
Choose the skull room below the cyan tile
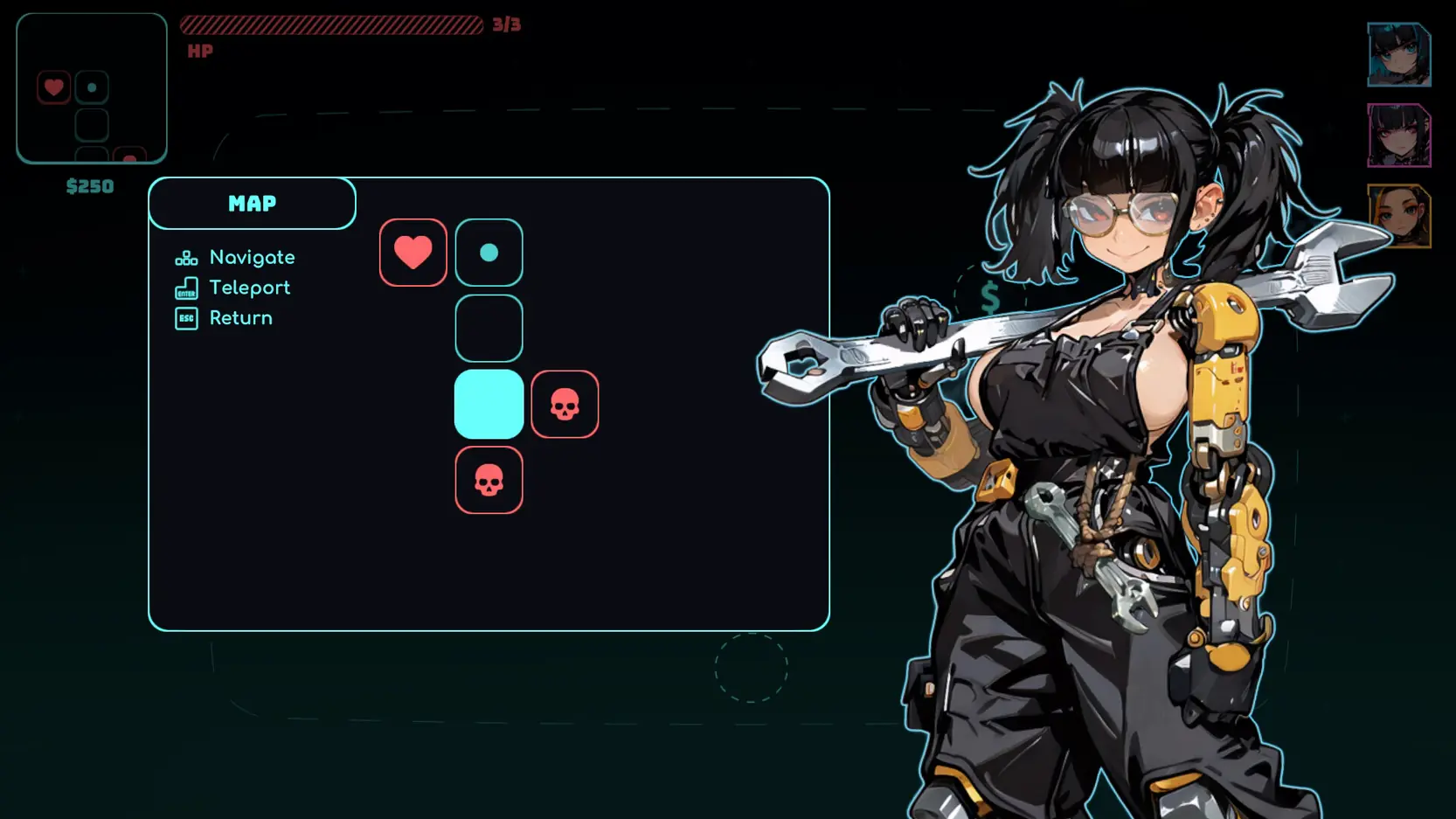click(489, 480)
